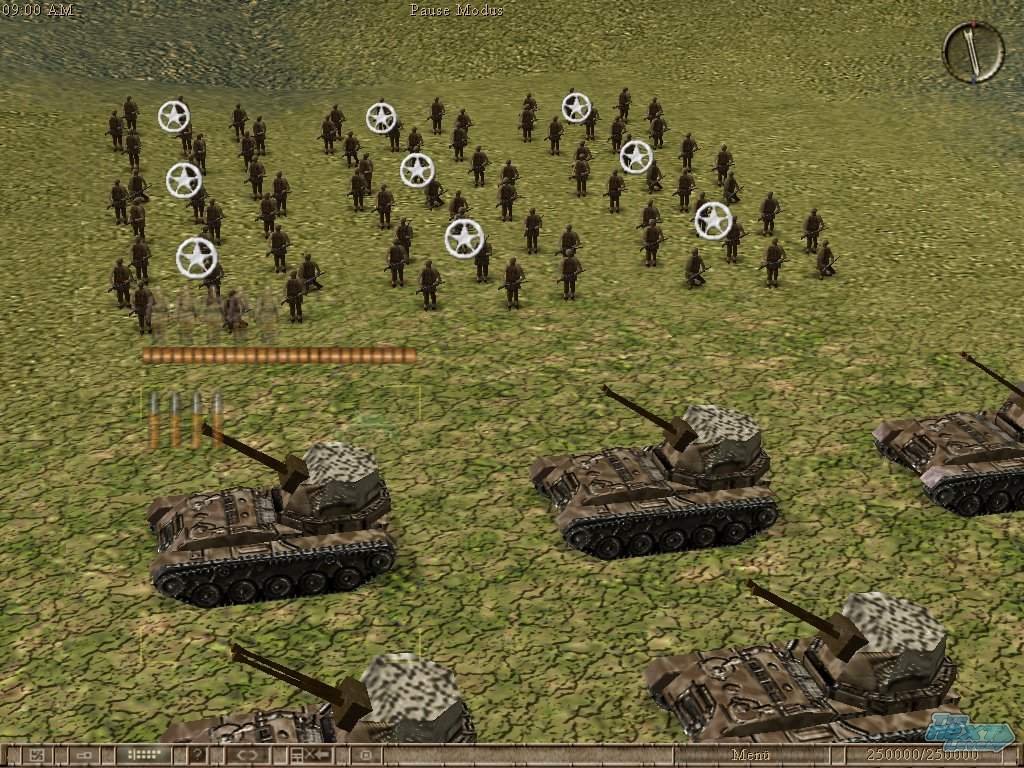Click the looping arrows toolbar button

(249, 755)
